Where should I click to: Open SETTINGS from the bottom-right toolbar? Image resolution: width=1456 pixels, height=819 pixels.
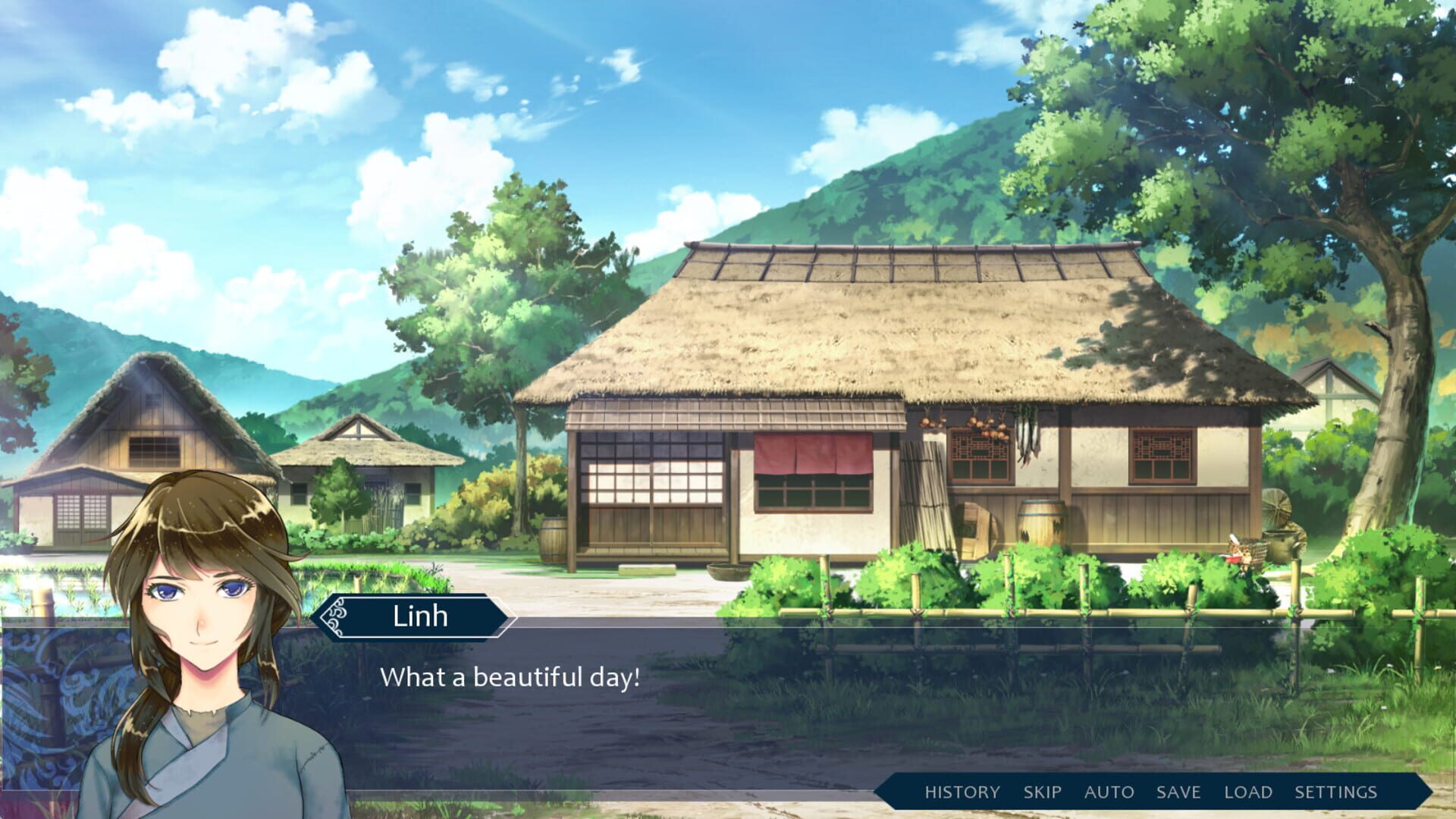1338,792
